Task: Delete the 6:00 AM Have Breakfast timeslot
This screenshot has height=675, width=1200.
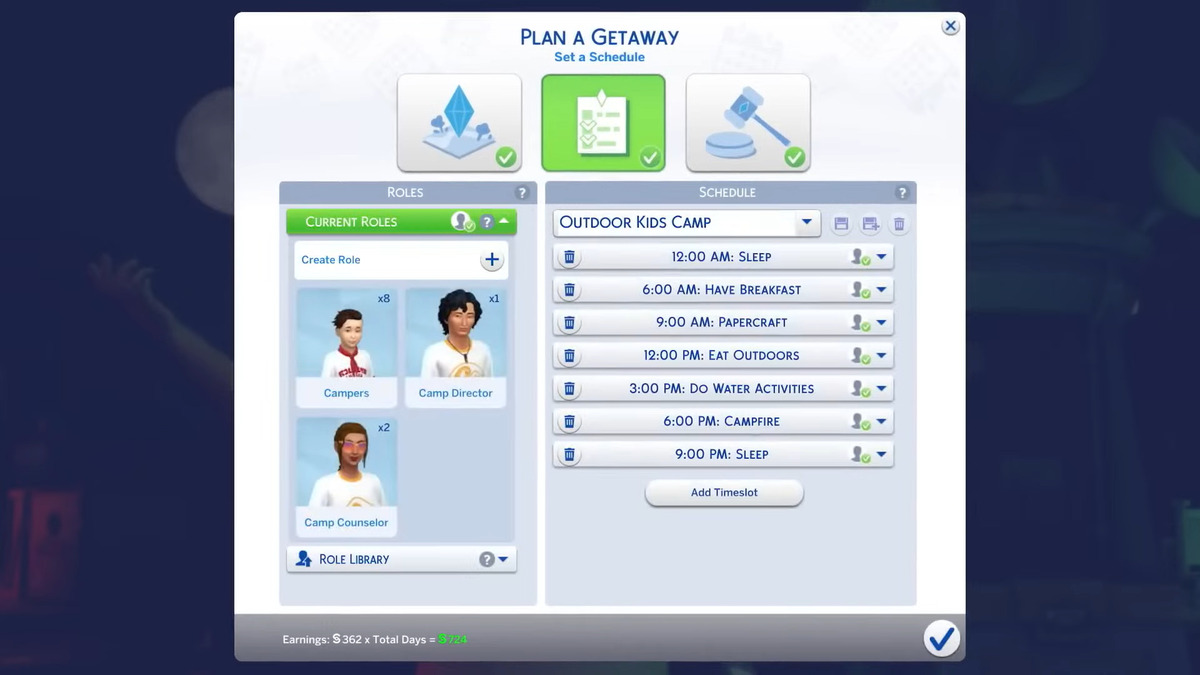Action: coord(569,290)
